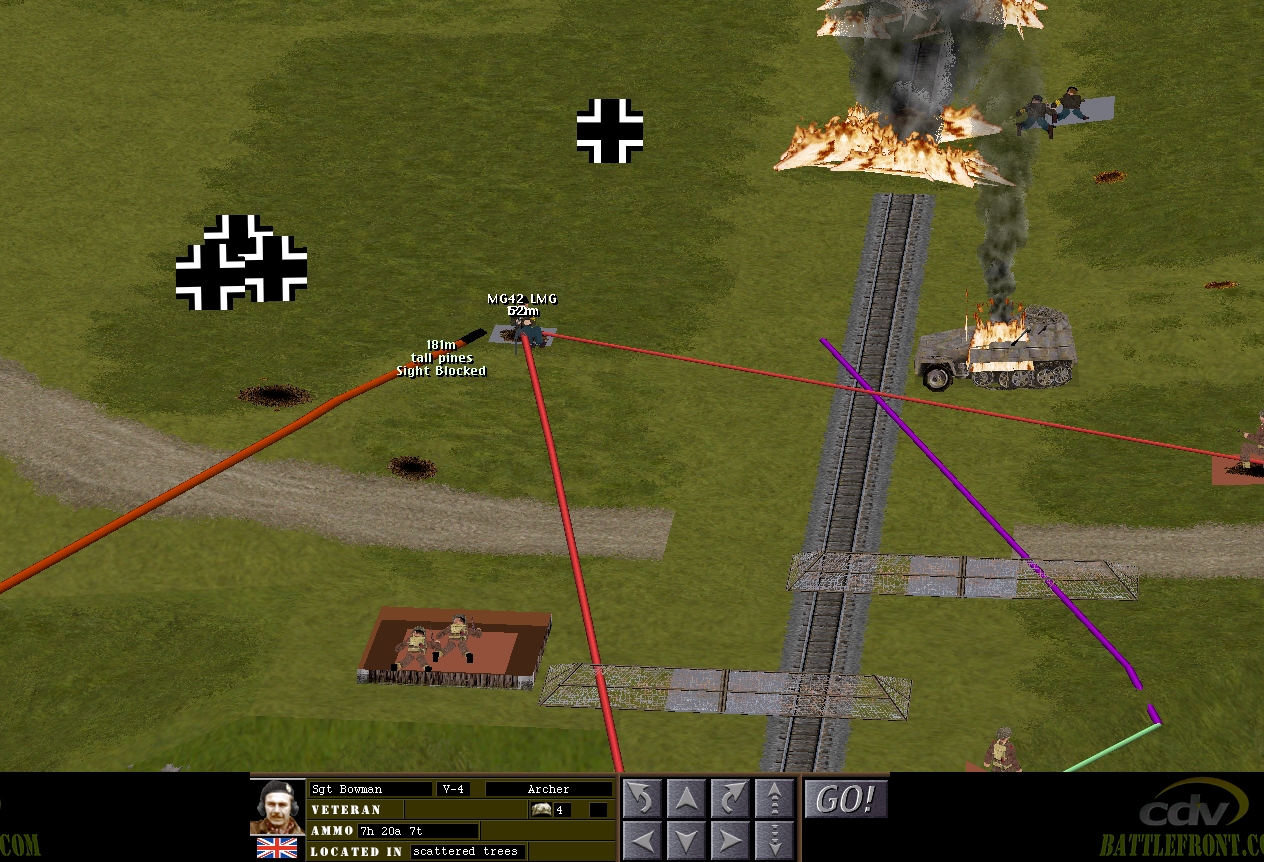The height and width of the screenshot is (862, 1264).
Task: Pan the camera right with the right arrow
Action: tap(731, 839)
